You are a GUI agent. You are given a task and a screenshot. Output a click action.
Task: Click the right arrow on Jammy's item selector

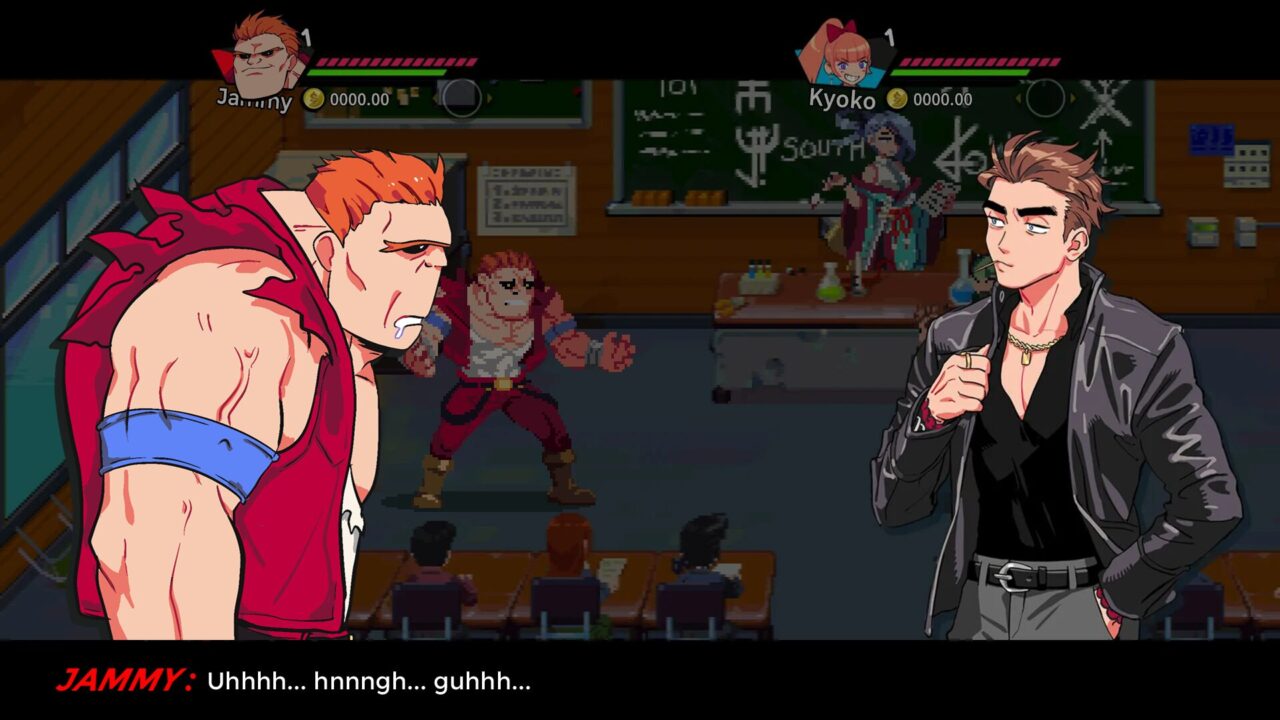coord(489,98)
